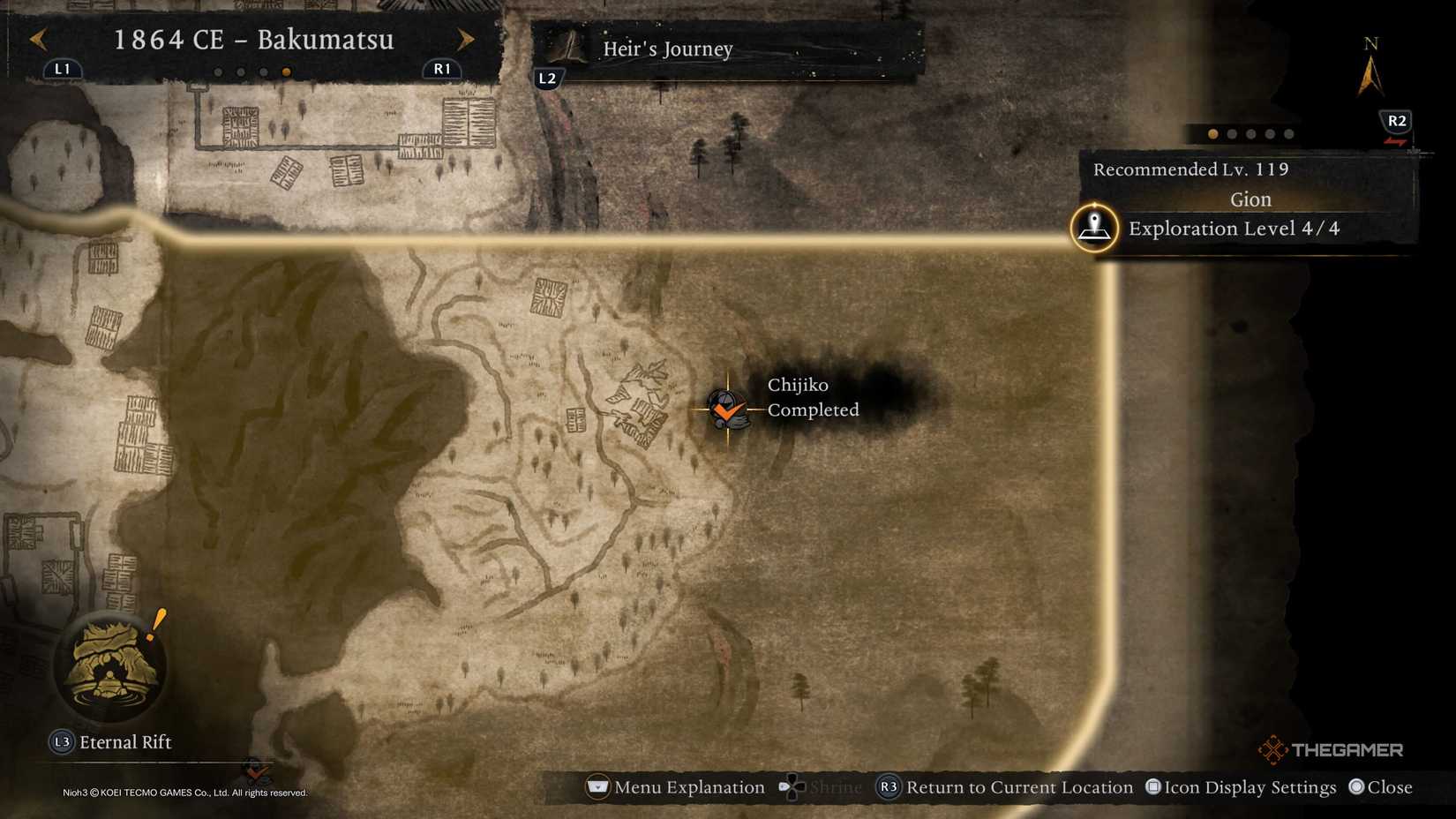Select the Shrine icon in the bottom bar
This screenshot has height=819, width=1456.
click(792, 786)
